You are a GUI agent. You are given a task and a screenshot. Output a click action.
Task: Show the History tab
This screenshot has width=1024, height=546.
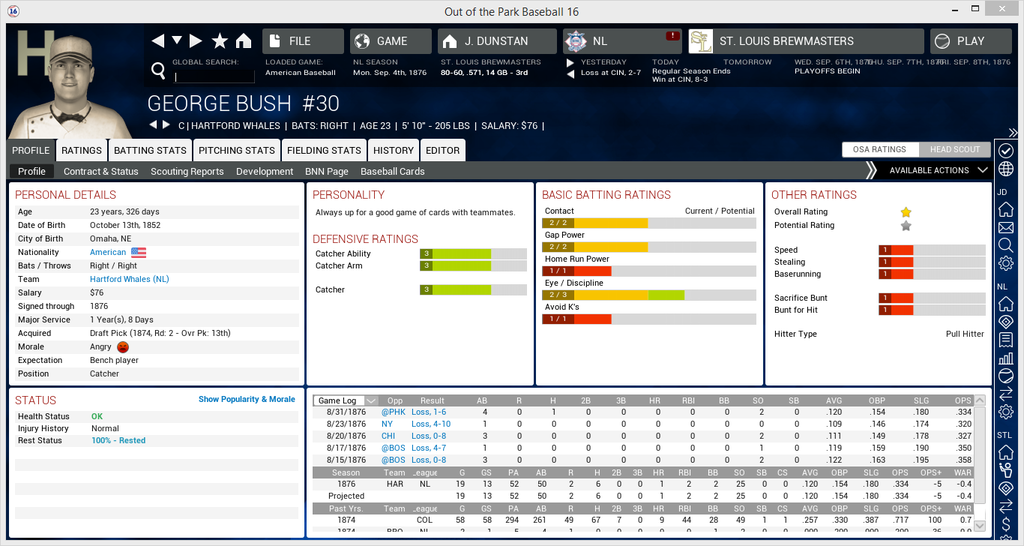[x=393, y=150]
